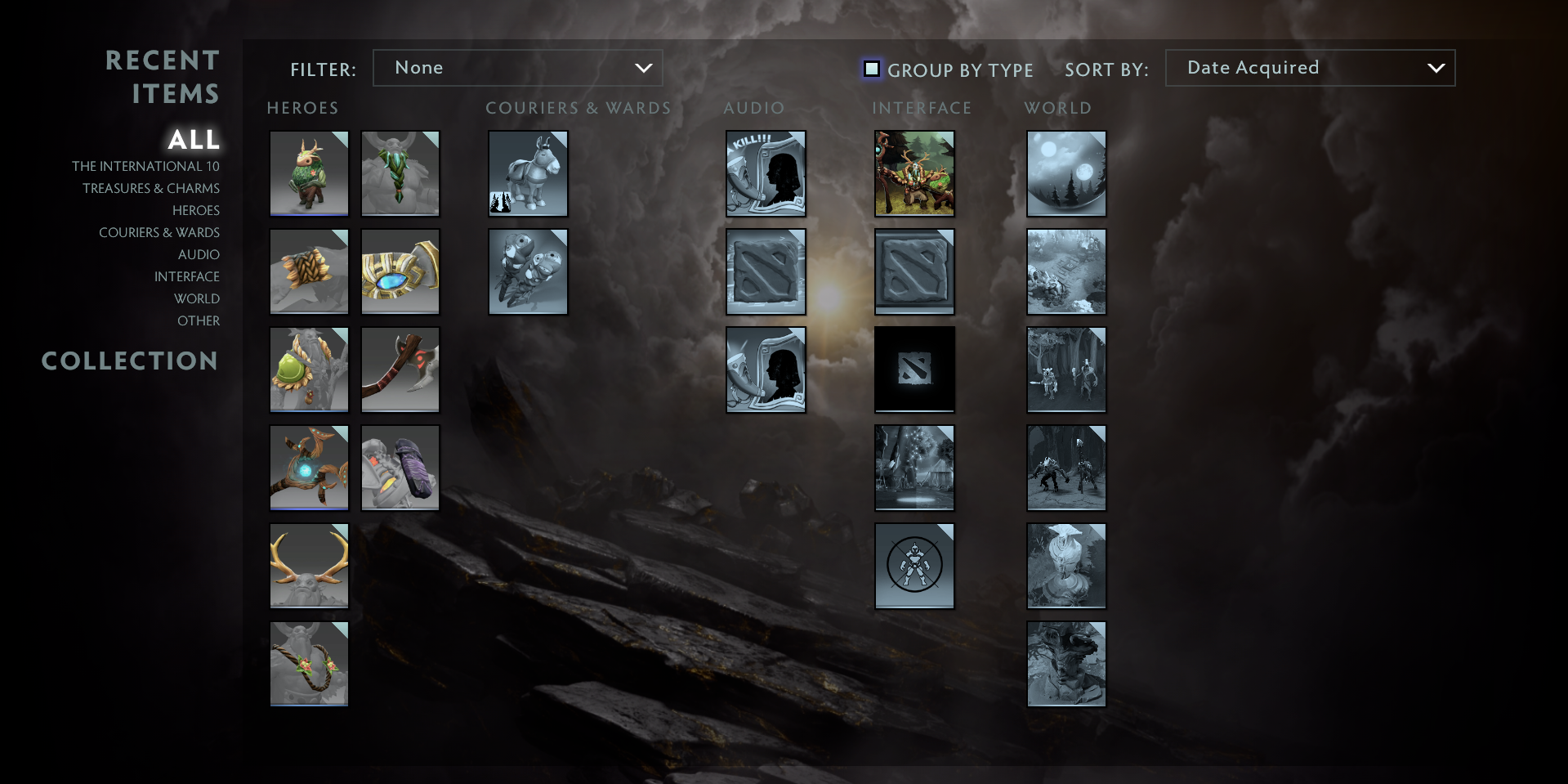This screenshot has height=784, width=1568.
Task: Click the OTHER category link
Action: pos(198,320)
